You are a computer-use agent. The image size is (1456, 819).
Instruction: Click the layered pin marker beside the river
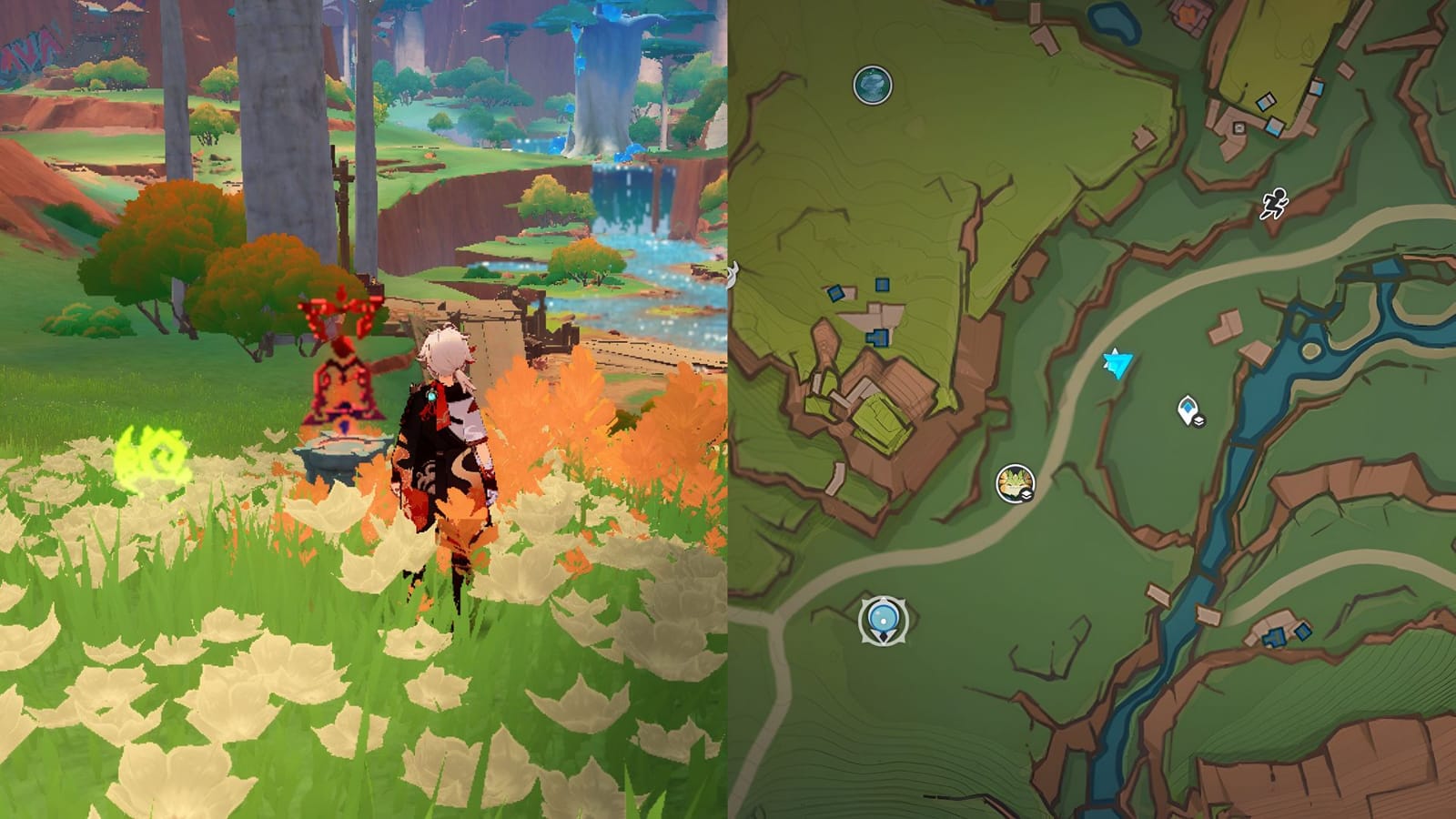[1188, 409]
